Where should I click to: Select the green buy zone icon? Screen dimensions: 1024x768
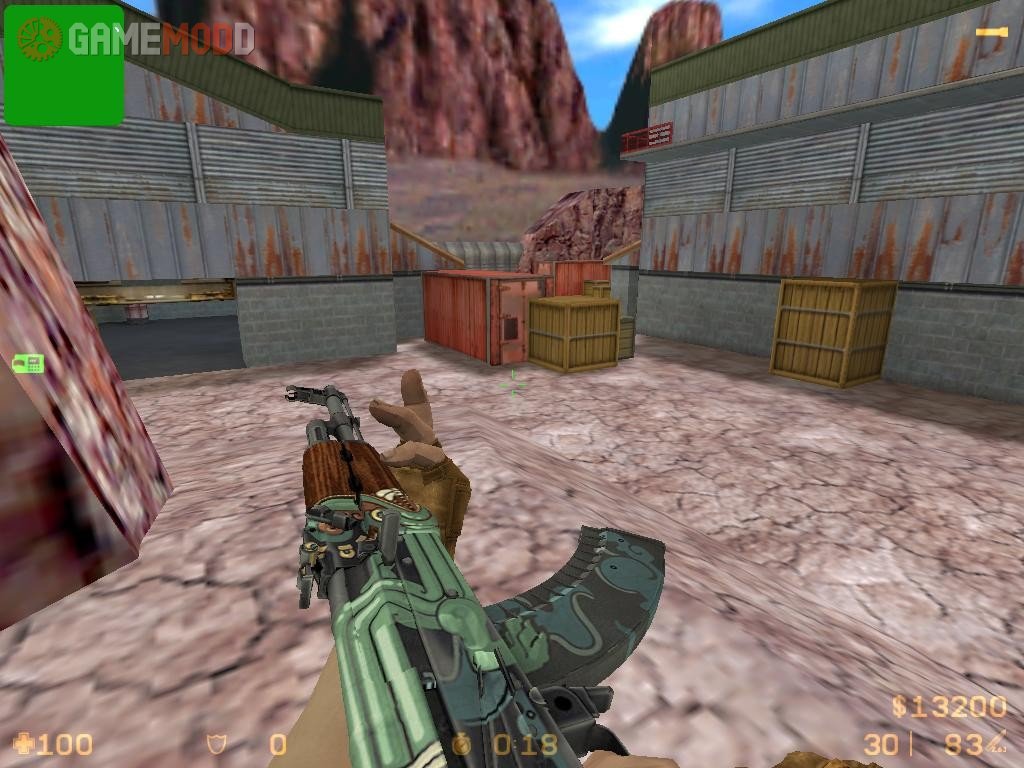pyautogui.click(x=27, y=364)
